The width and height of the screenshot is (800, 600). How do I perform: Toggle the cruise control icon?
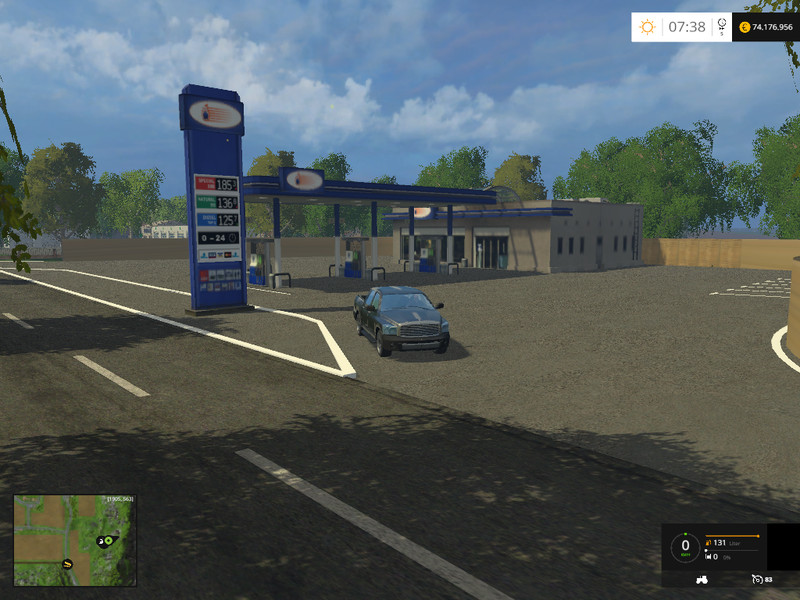pos(757,579)
